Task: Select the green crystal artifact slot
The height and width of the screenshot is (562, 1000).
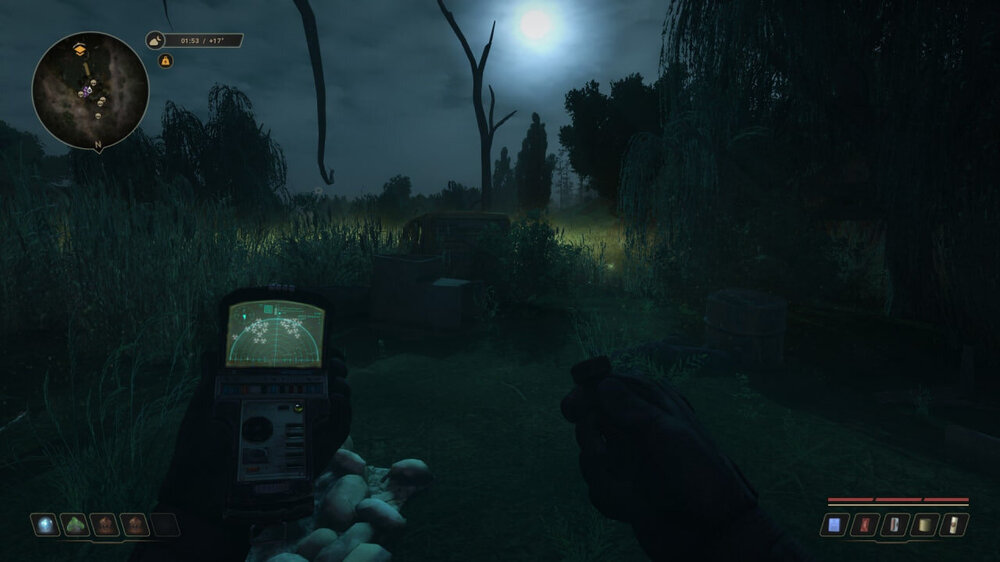Action: click(x=75, y=525)
